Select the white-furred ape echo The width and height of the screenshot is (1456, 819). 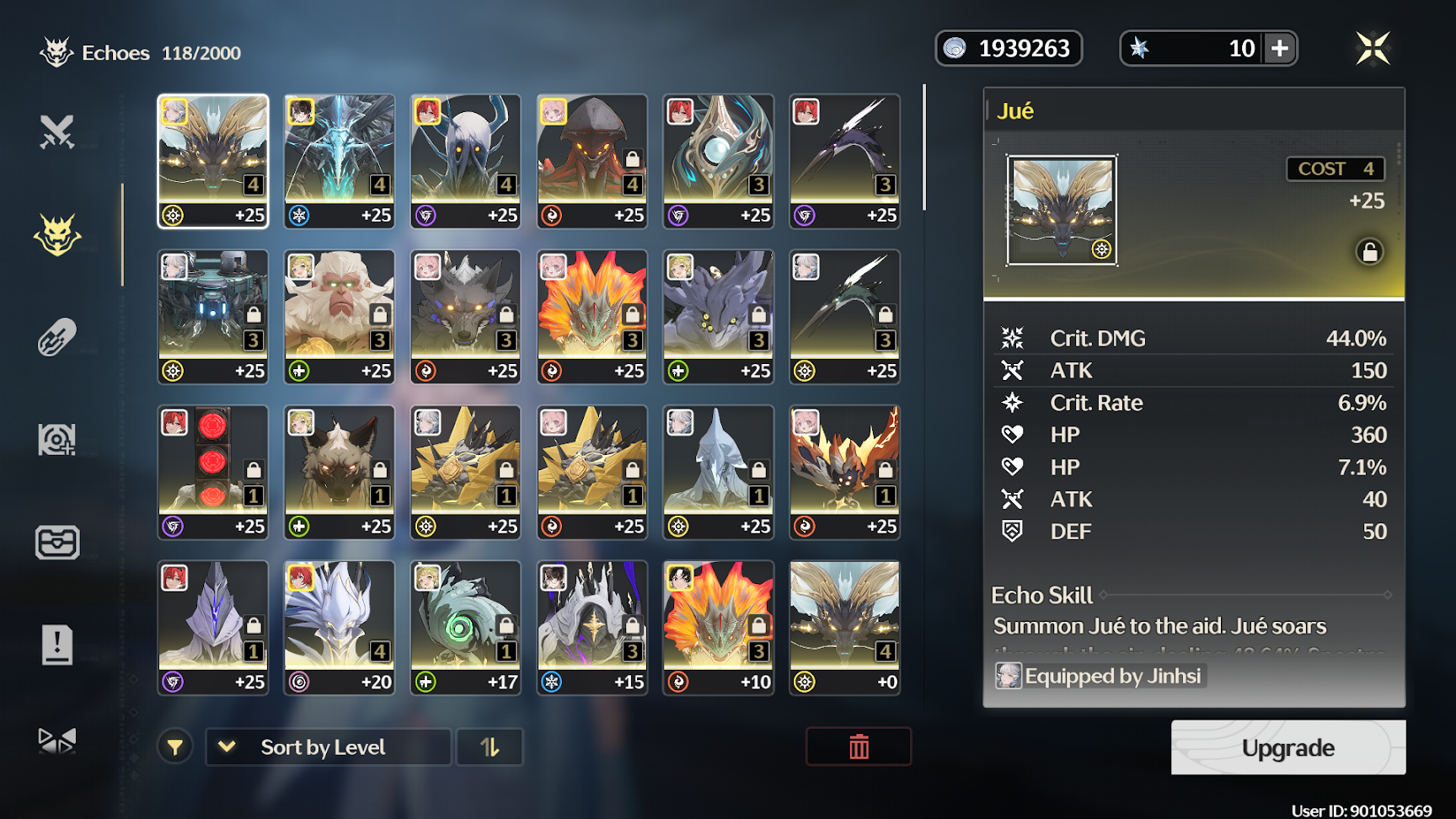point(340,316)
